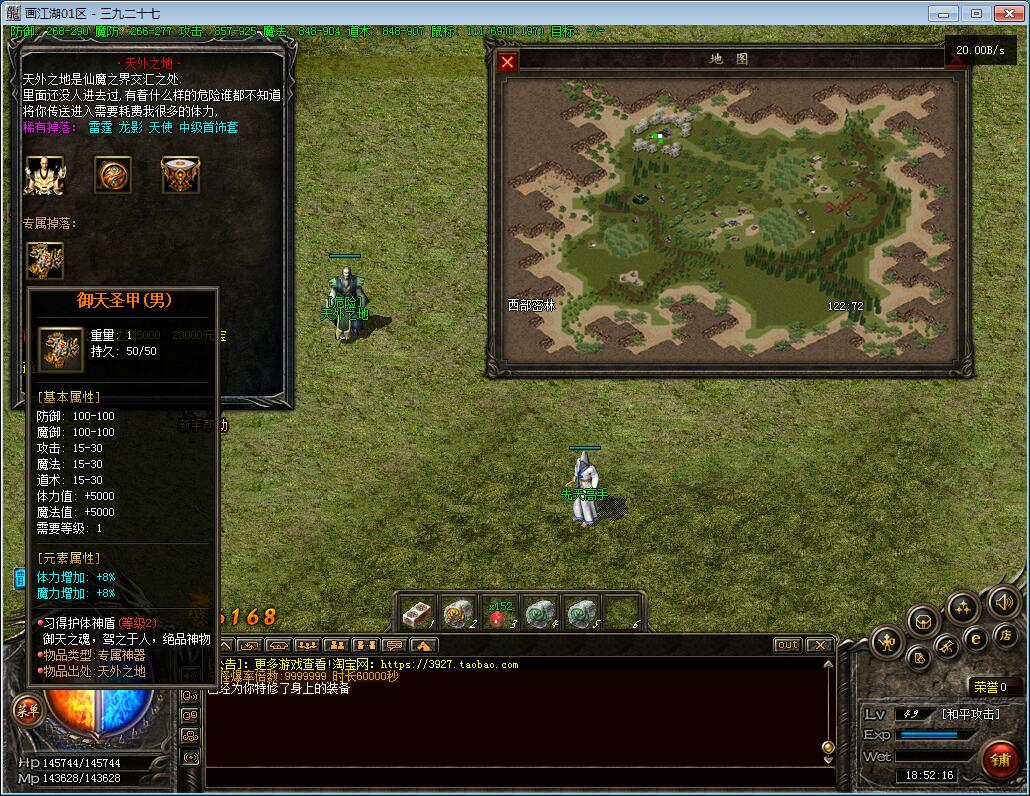Select the round bronze medallion drop icon

[x=113, y=175]
